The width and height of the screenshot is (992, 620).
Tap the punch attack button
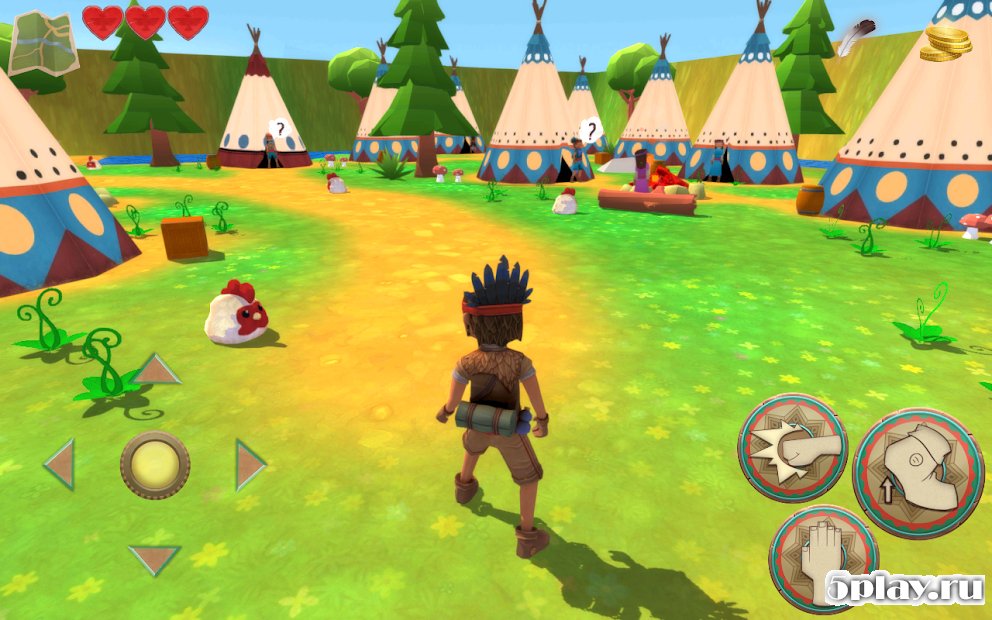click(x=793, y=447)
